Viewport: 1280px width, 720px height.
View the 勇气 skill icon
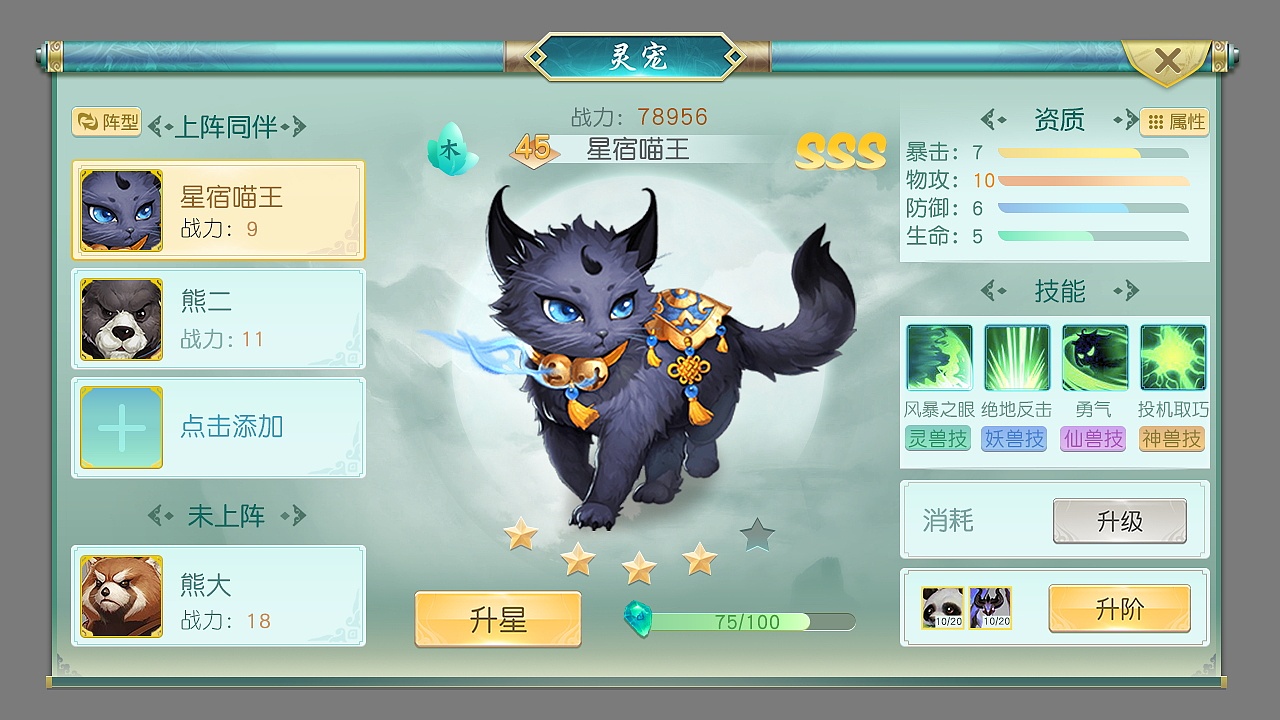click(x=1094, y=357)
